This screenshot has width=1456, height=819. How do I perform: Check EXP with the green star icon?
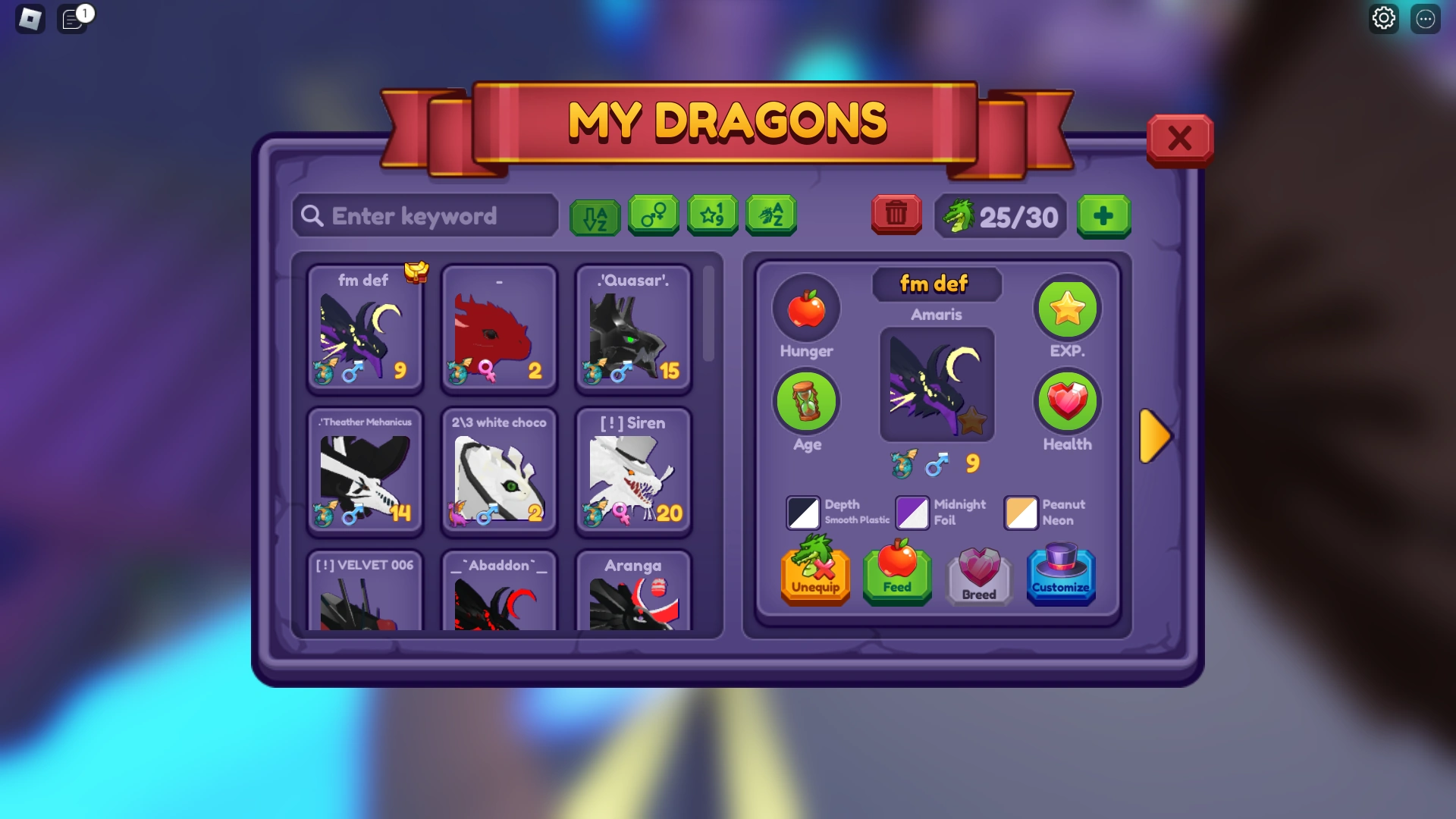tap(1067, 309)
